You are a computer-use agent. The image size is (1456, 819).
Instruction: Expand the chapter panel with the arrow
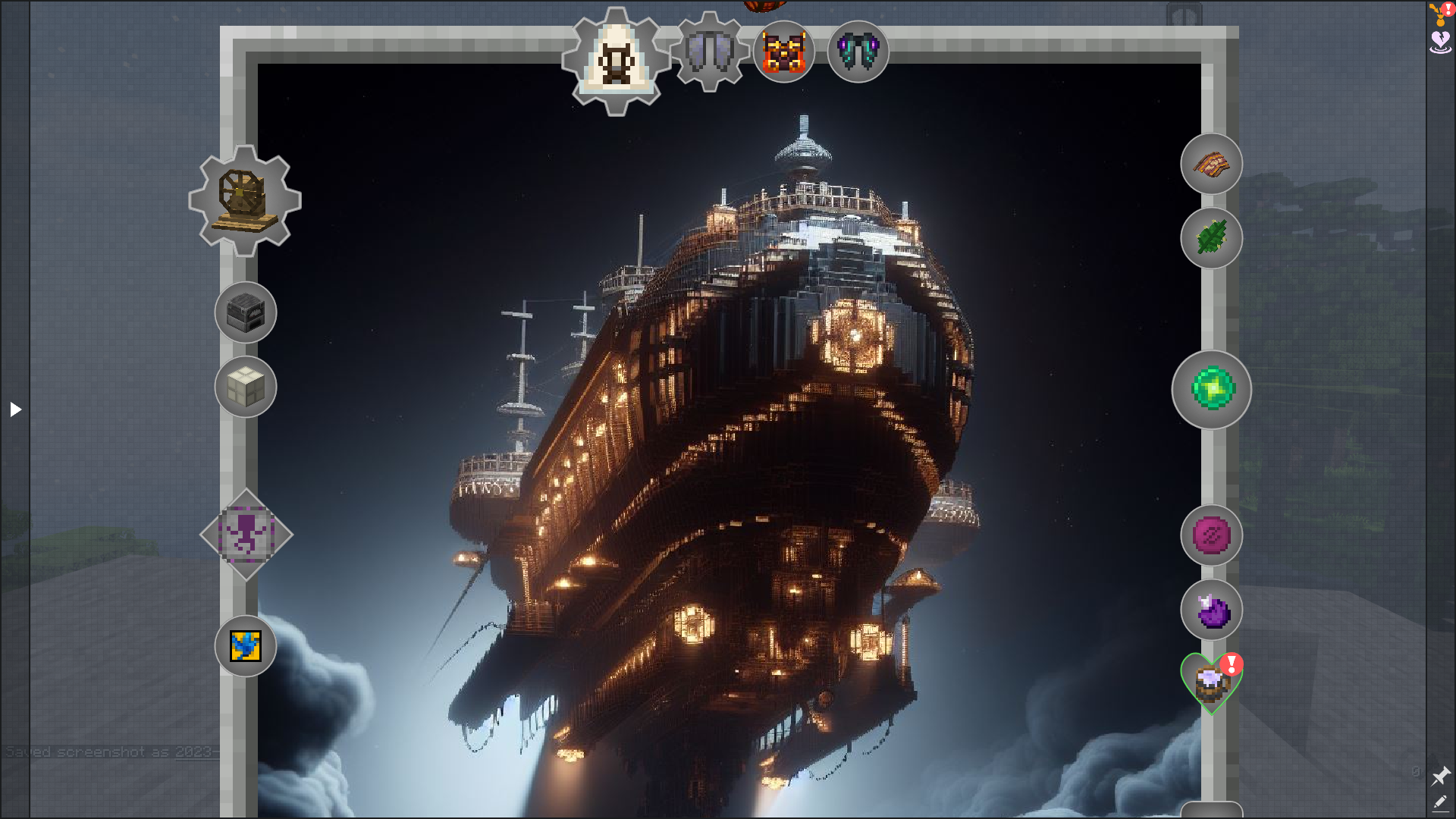coord(15,409)
